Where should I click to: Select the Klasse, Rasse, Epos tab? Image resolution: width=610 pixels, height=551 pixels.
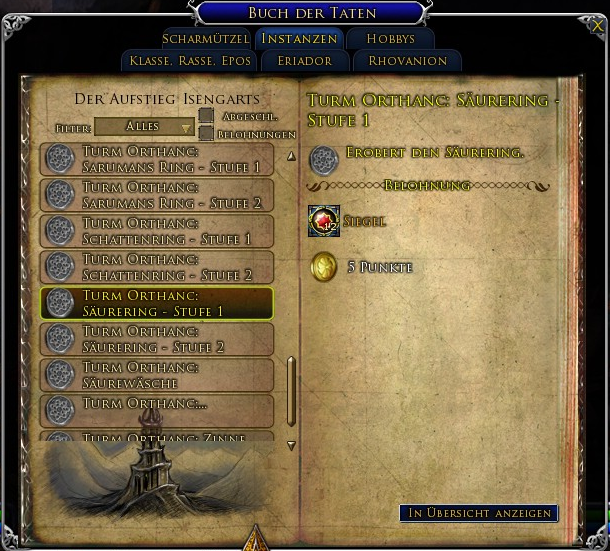[190, 61]
